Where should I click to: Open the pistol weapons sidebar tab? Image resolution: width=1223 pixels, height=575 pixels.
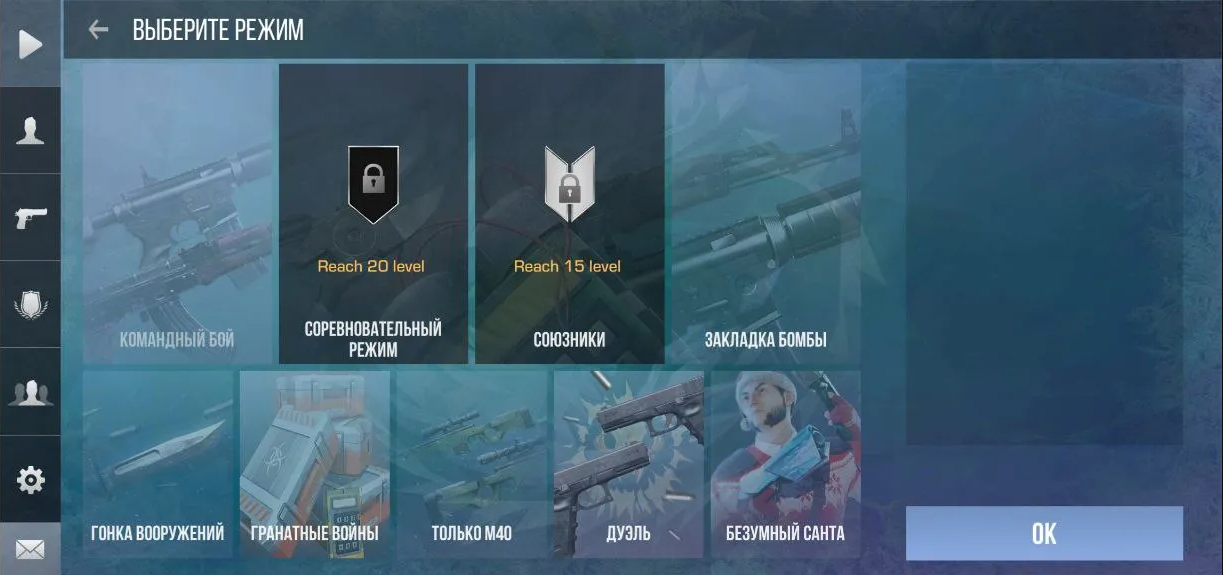(30, 218)
